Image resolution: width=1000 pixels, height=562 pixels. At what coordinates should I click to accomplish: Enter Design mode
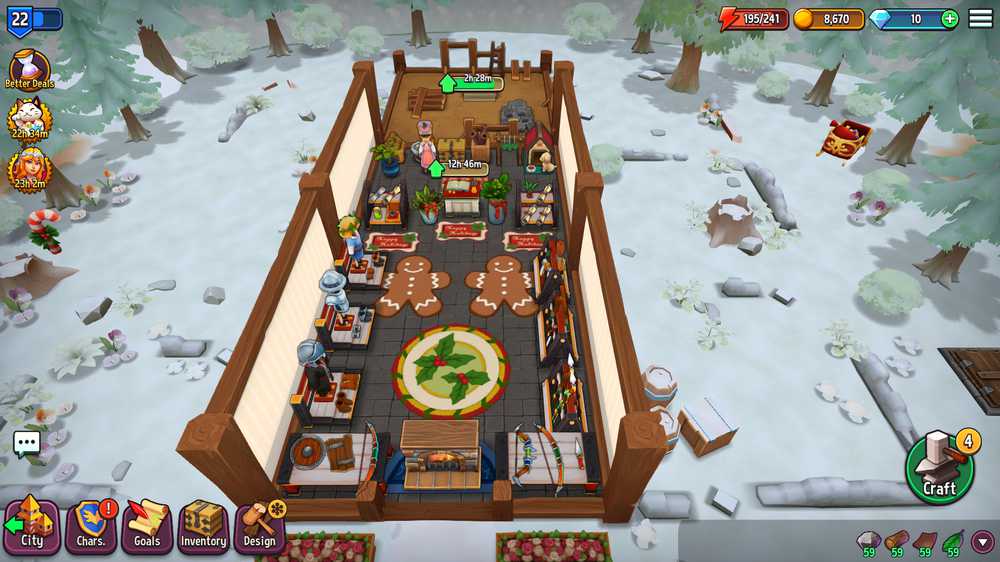click(x=259, y=525)
